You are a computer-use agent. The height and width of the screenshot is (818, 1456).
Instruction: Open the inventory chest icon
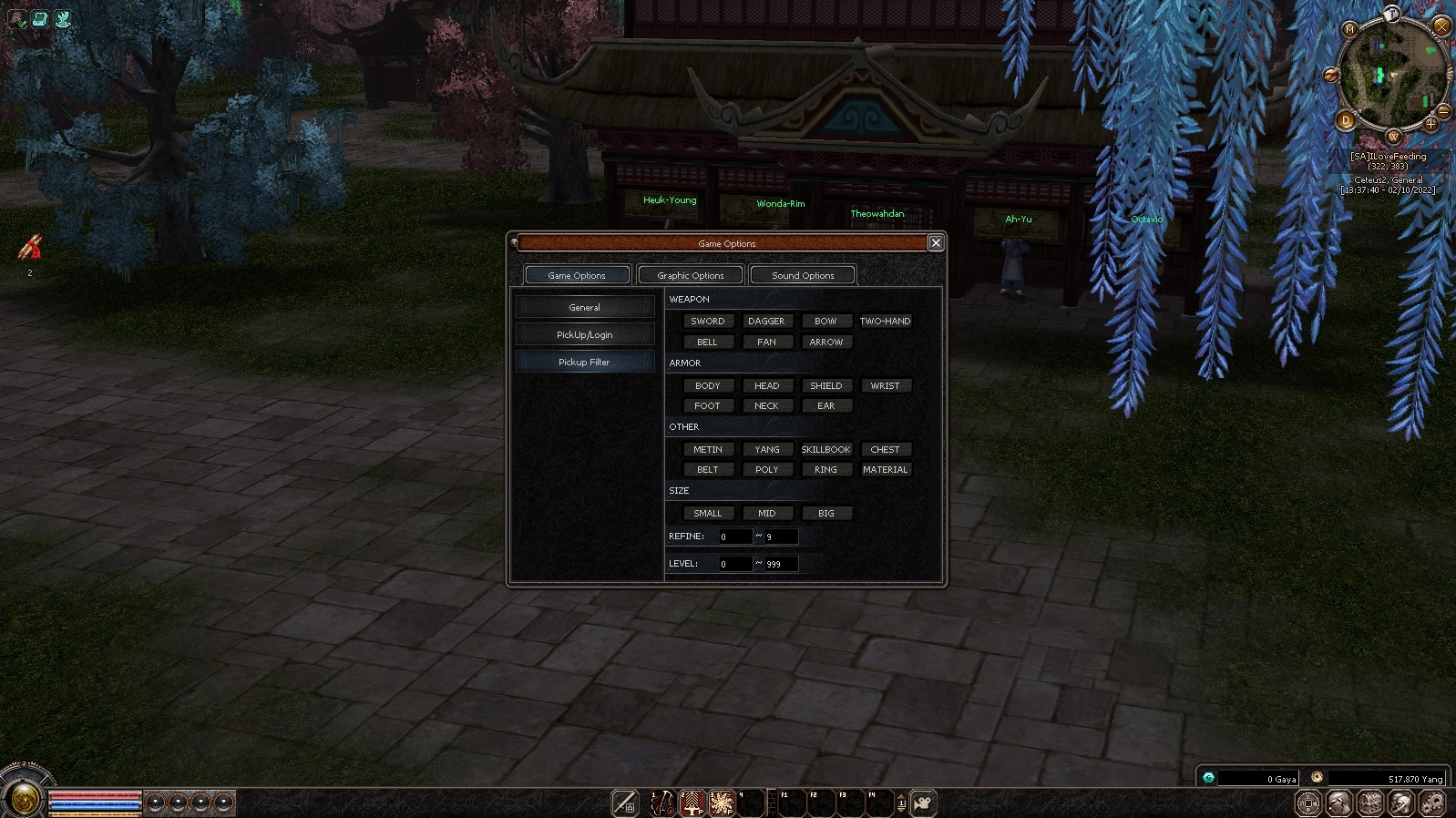(x=1370, y=803)
